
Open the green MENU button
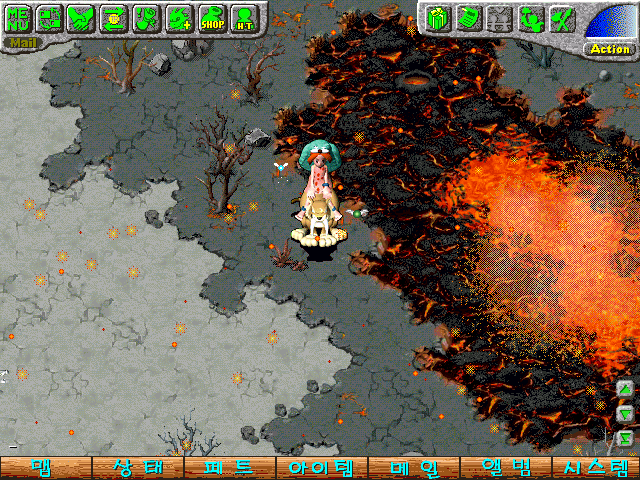pyautogui.click(x=17, y=17)
